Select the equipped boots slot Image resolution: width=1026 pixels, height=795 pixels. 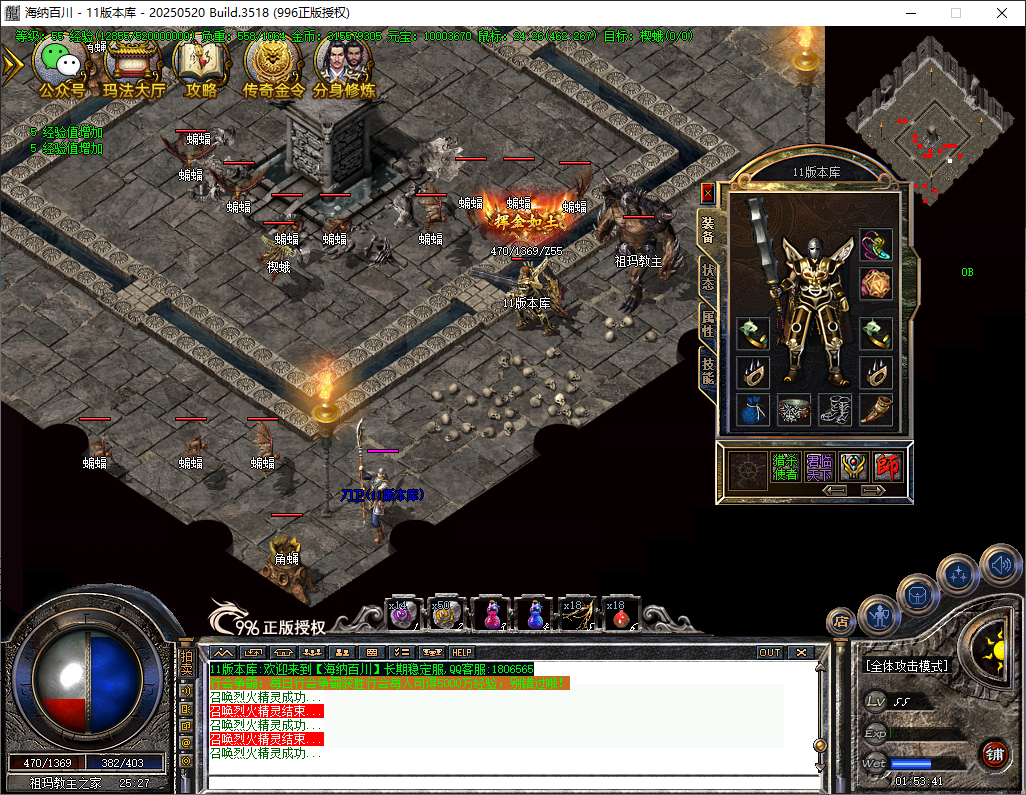pyautogui.click(x=835, y=409)
